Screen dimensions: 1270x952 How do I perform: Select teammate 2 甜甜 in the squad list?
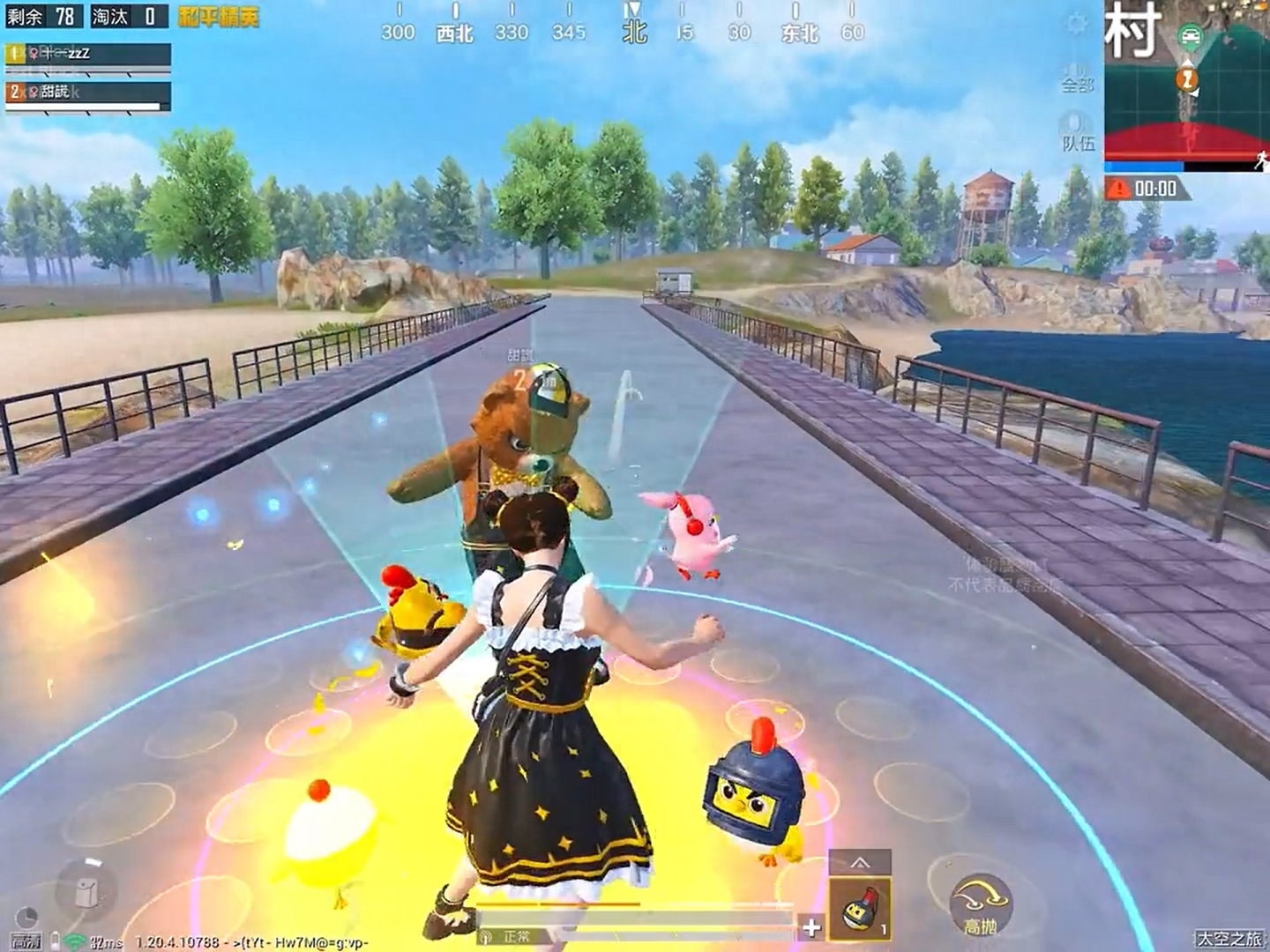87,93
